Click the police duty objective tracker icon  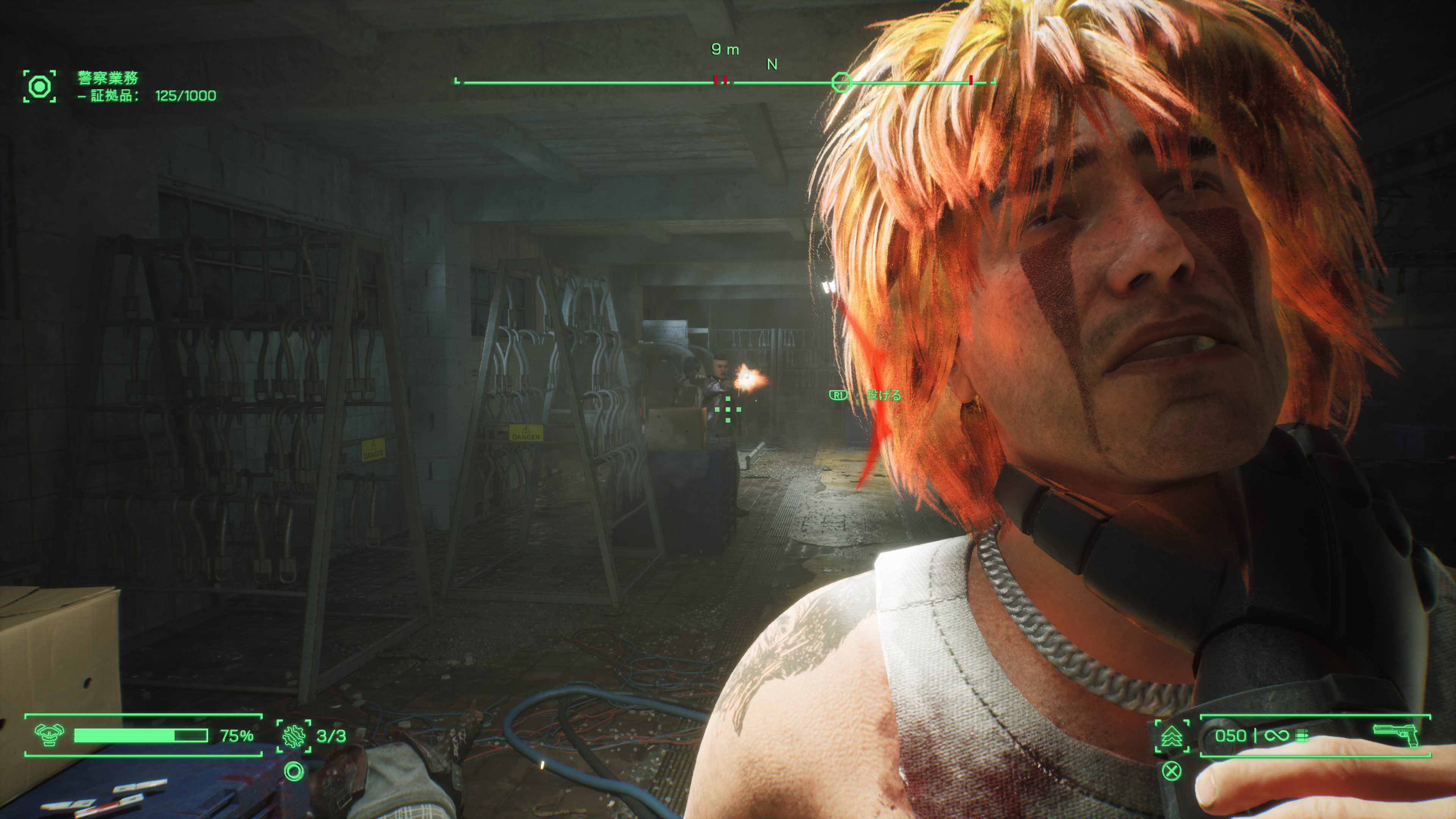point(39,86)
